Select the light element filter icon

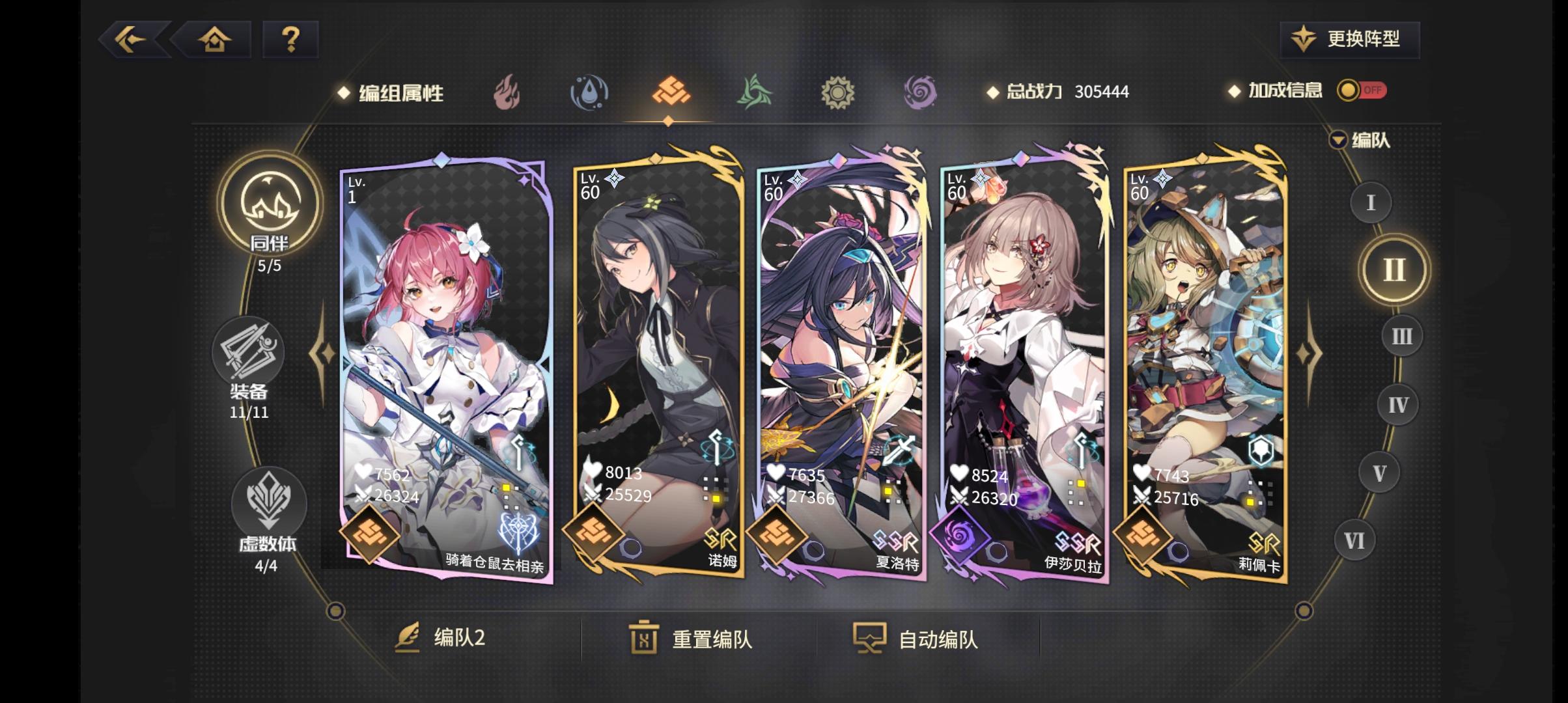coord(837,92)
